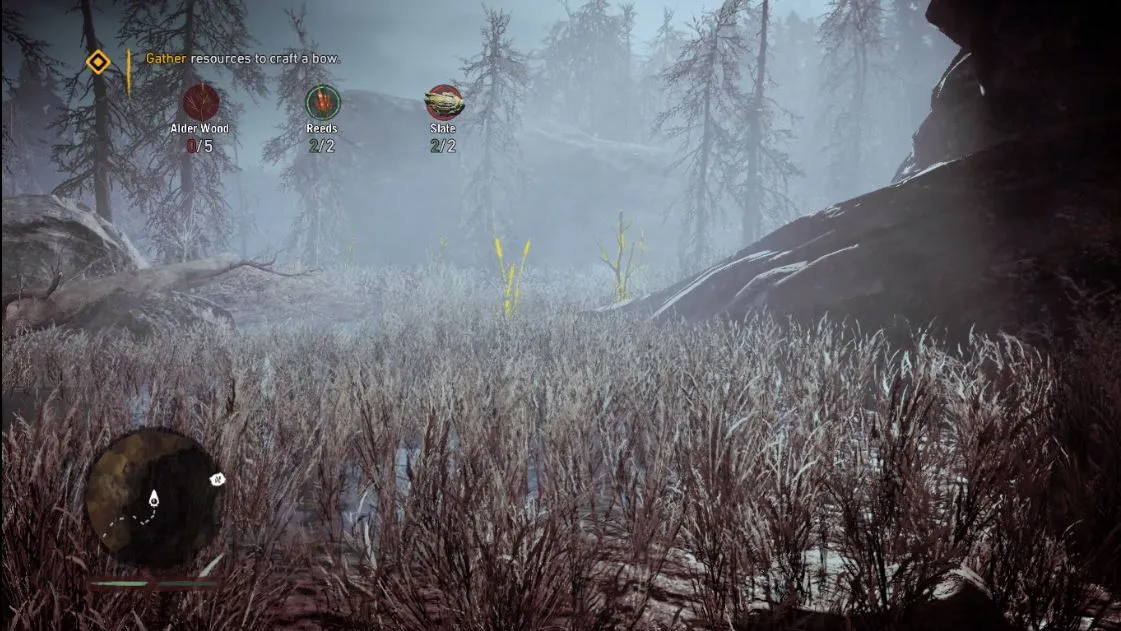The width and height of the screenshot is (1121, 631).
Task: Select the Reeds resource icon
Action: pyautogui.click(x=322, y=102)
